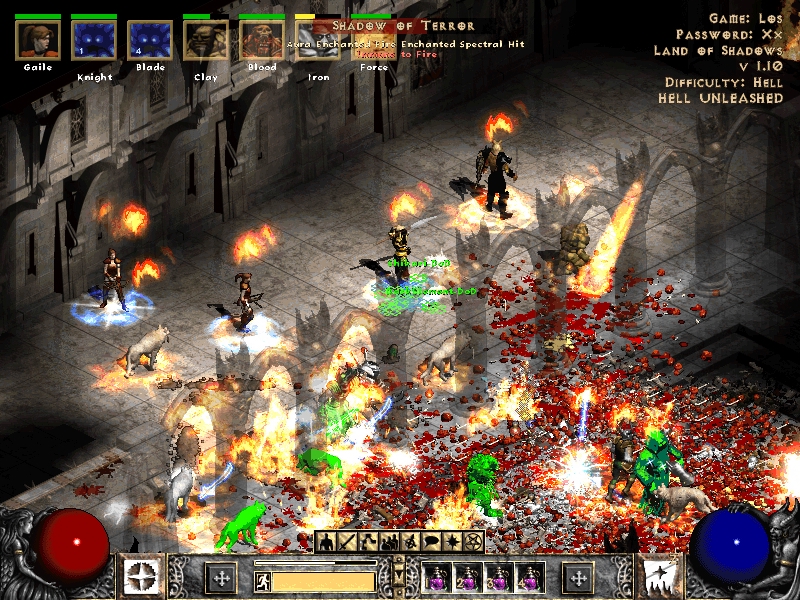Show the message log speech bubble
Image resolution: width=800 pixels, height=600 pixels.
coord(431,543)
